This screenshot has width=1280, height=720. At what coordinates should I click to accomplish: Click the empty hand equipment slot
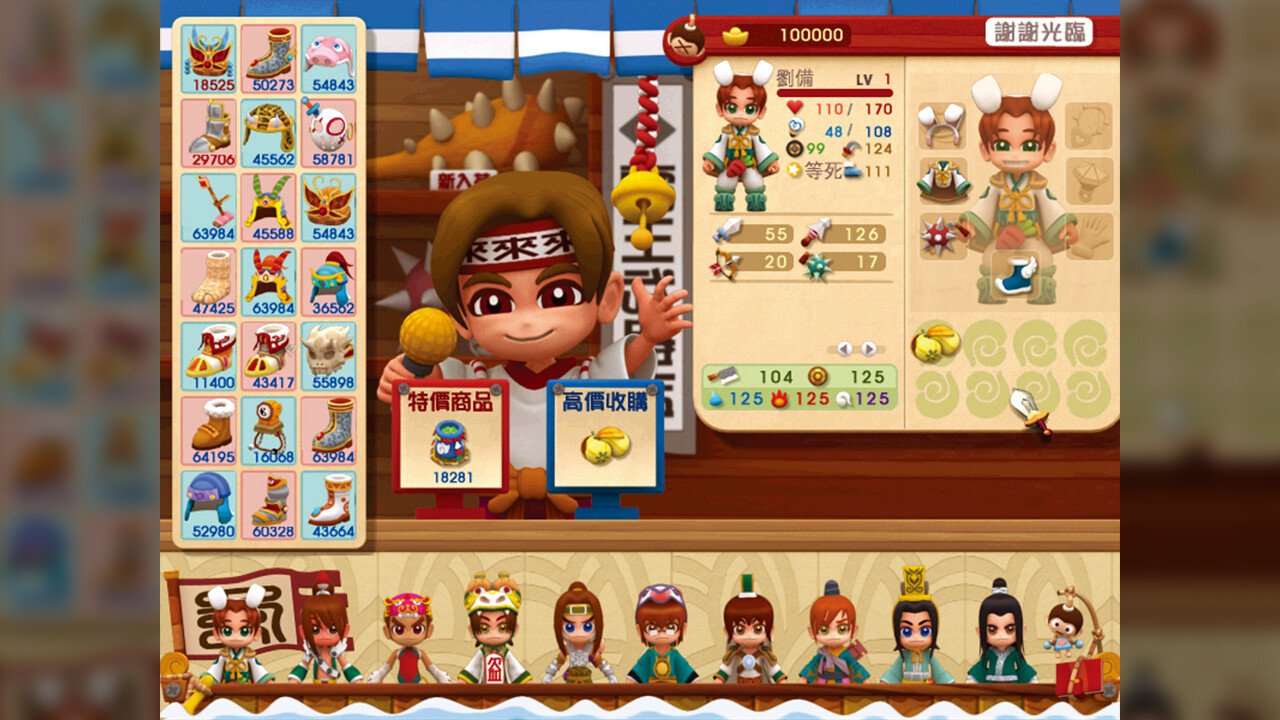pos(1088,235)
